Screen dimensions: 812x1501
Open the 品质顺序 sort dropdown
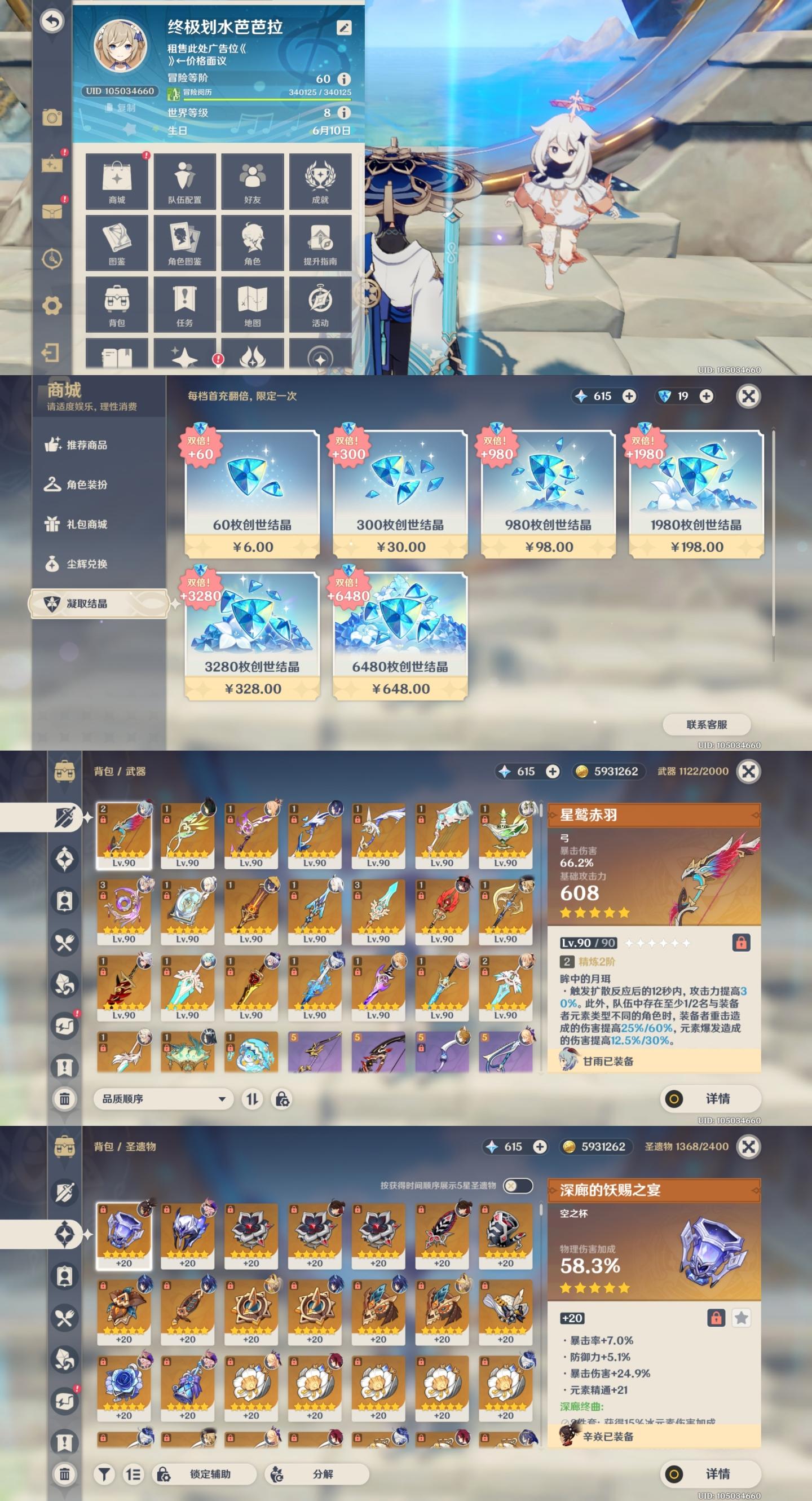click(163, 1099)
